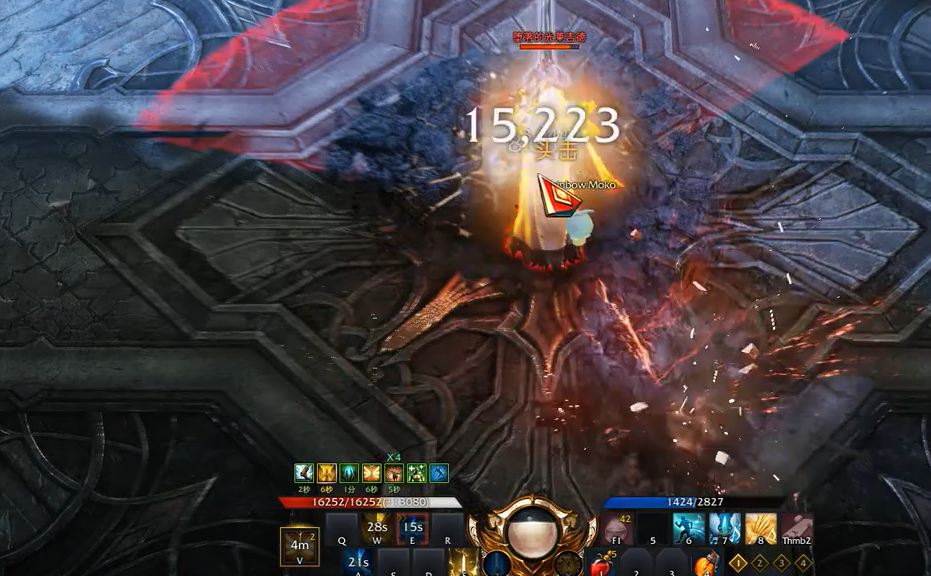Screen dimensions: 931x576
Task: Use the E skill showing 15s cooldown
Action: point(412,529)
